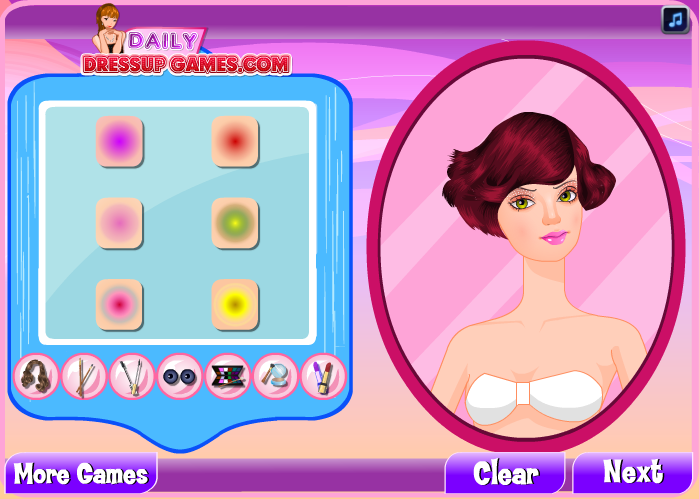Viewport: 699px width, 499px height.
Task: Select the green and yellow swatch
Action: (x=235, y=222)
